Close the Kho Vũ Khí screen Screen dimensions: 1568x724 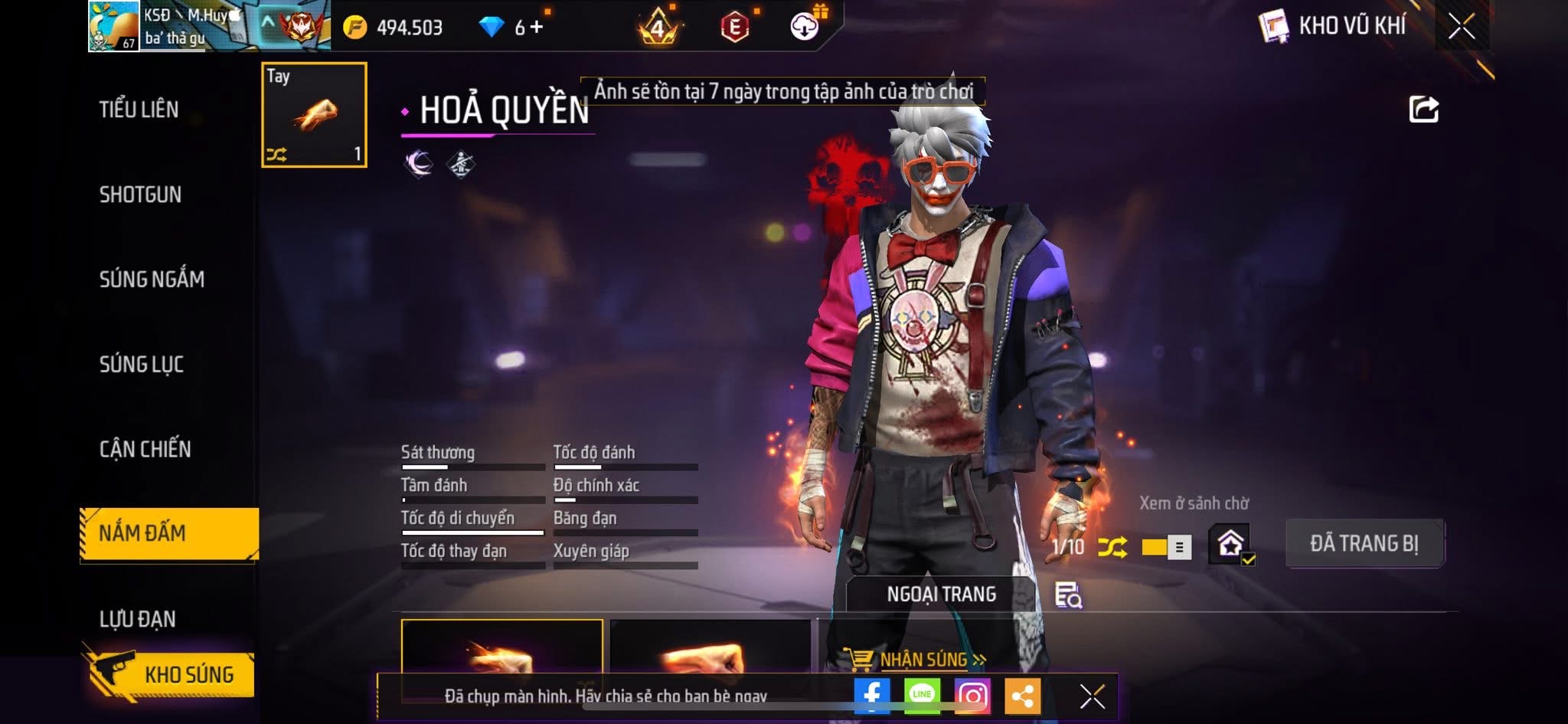[x=1461, y=27]
